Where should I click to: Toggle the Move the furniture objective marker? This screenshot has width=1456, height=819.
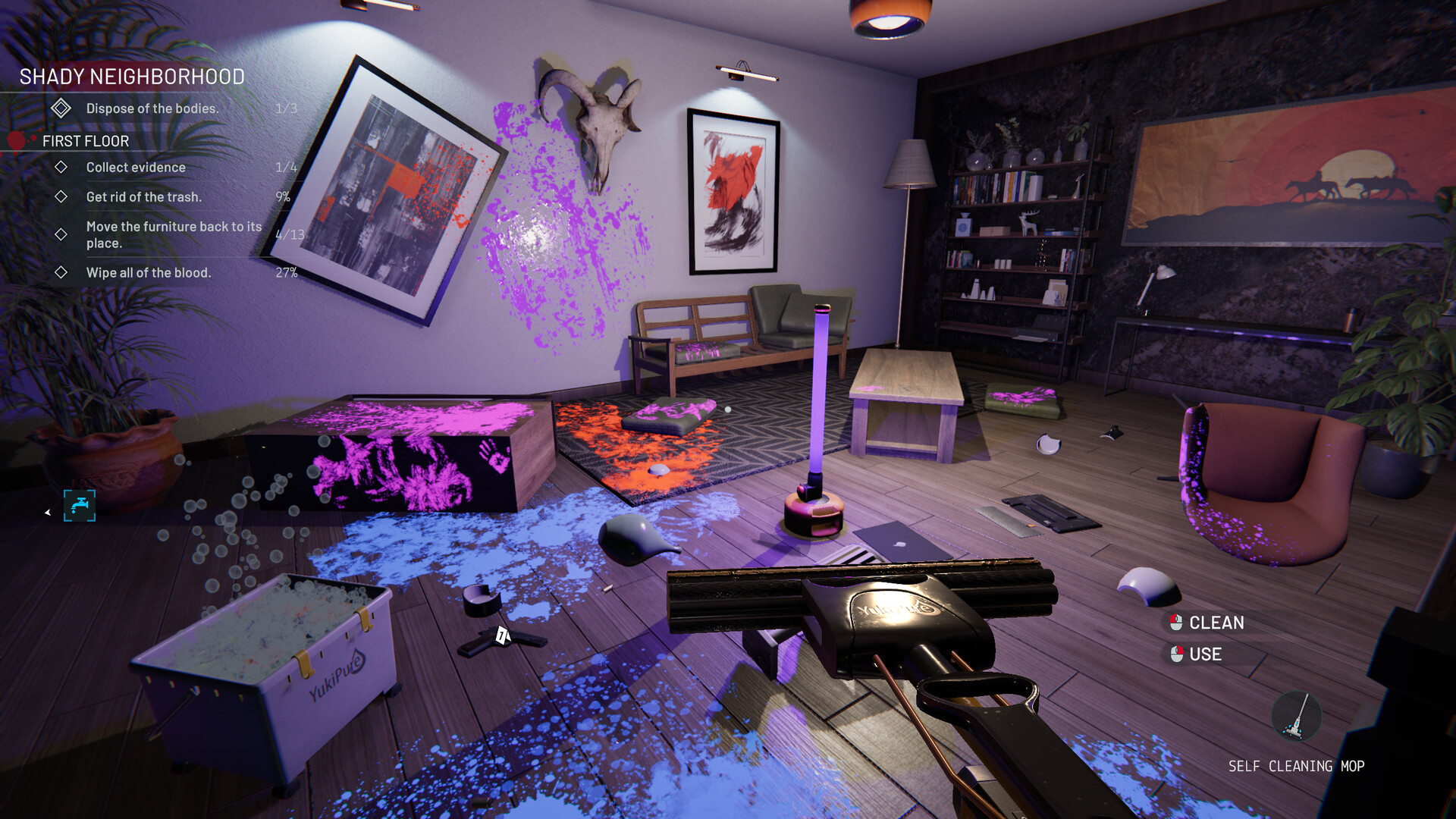click(x=61, y=233)
